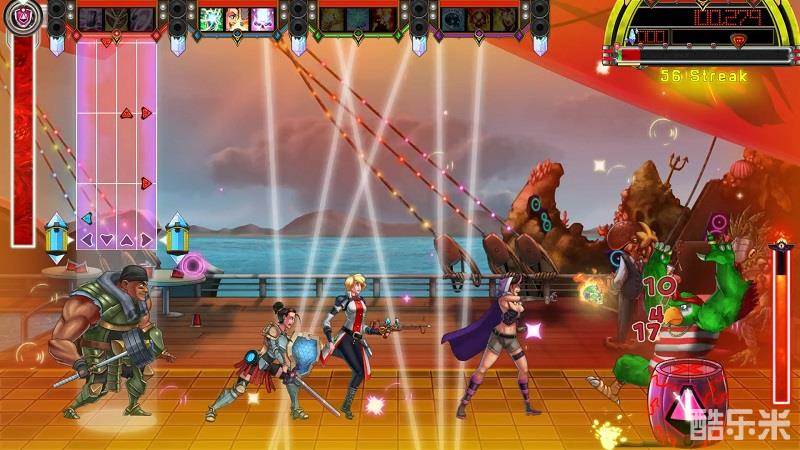The image size is (800, 450).
Task: Select the orange-haired face ability icon
Action: pos(236,18)
